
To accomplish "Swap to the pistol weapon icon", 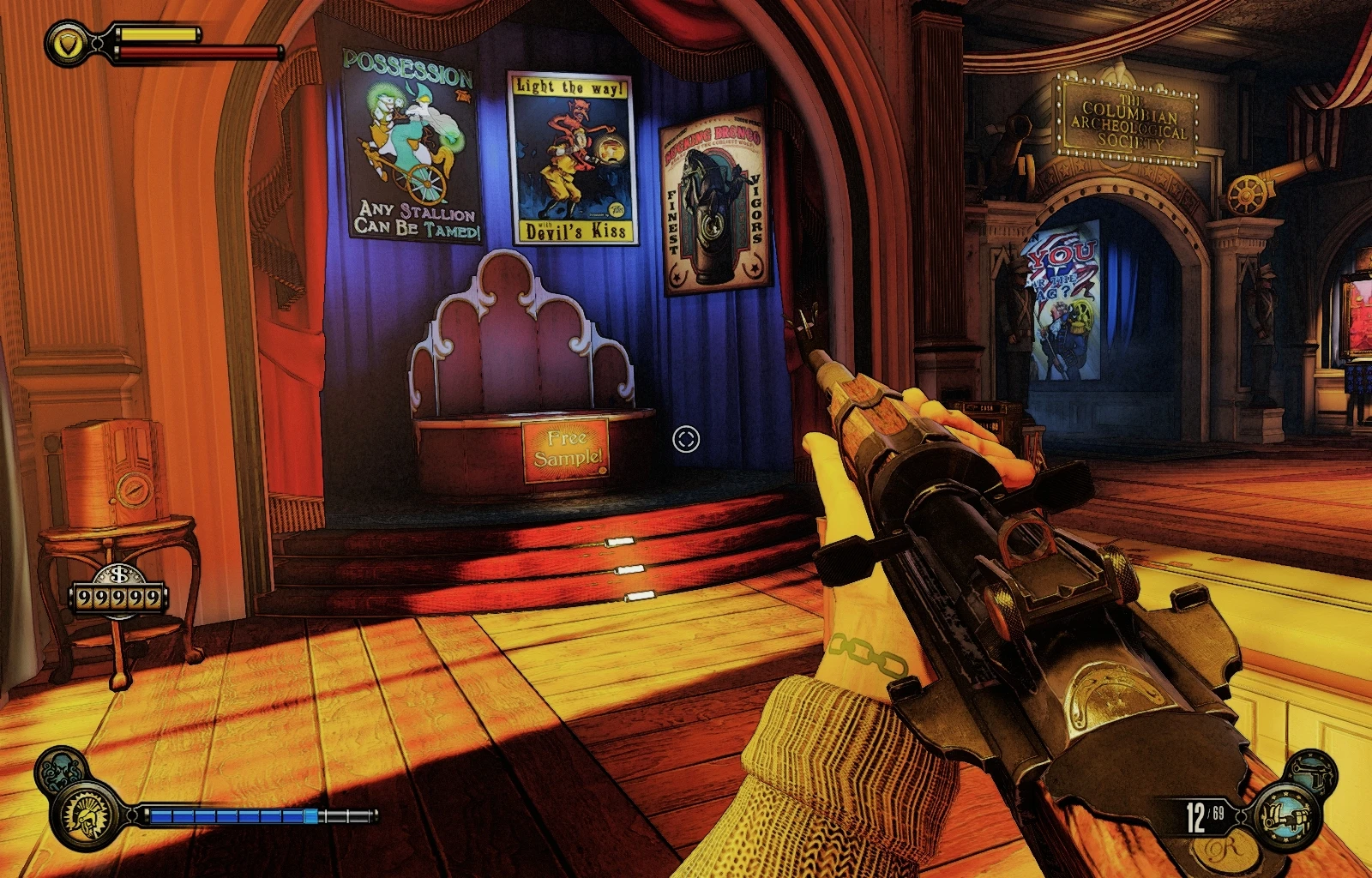I will tap(1312, 769).
